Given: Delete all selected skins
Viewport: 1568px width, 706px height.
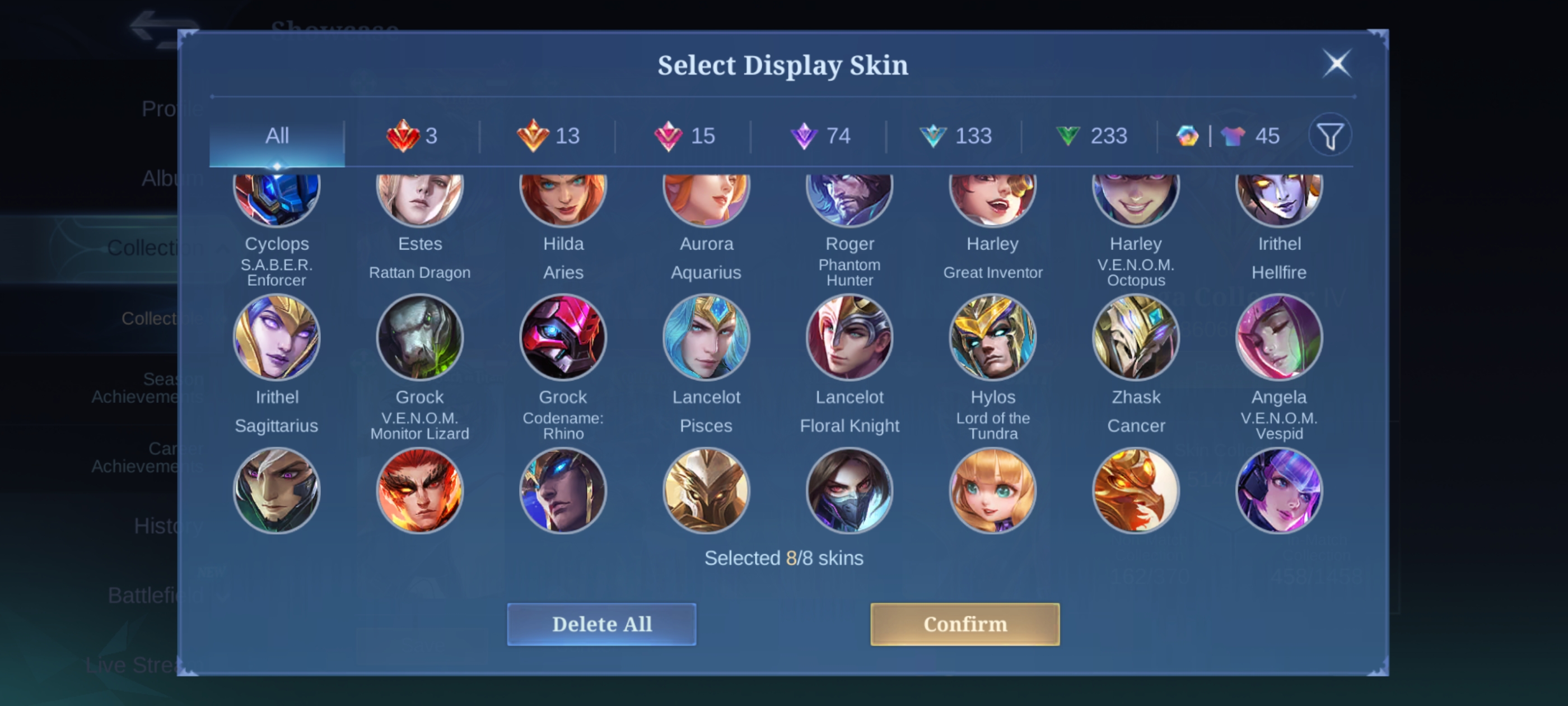Looking at the screenshot, I should pyautogui.click(x=601, y=624).
